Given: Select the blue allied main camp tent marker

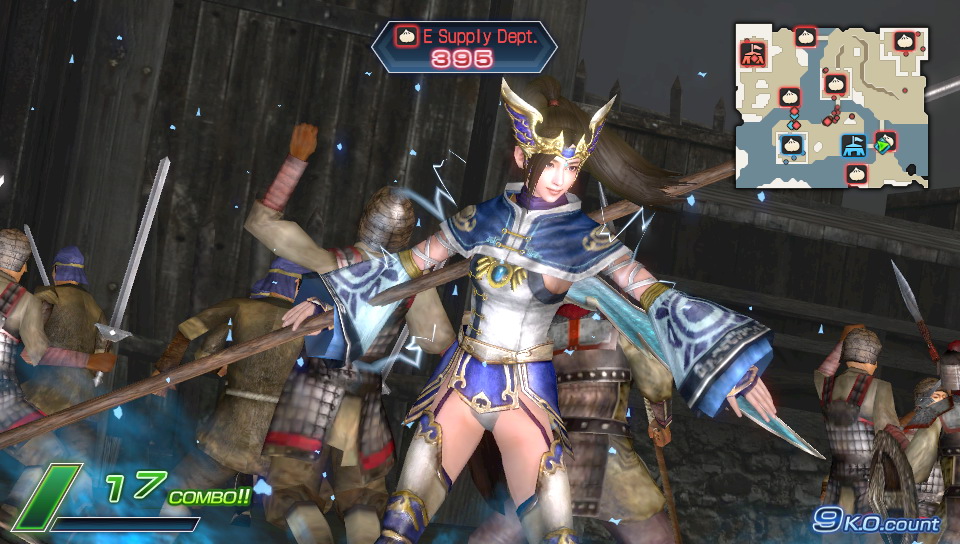Looking at the screenshot, I should point(852,147).
